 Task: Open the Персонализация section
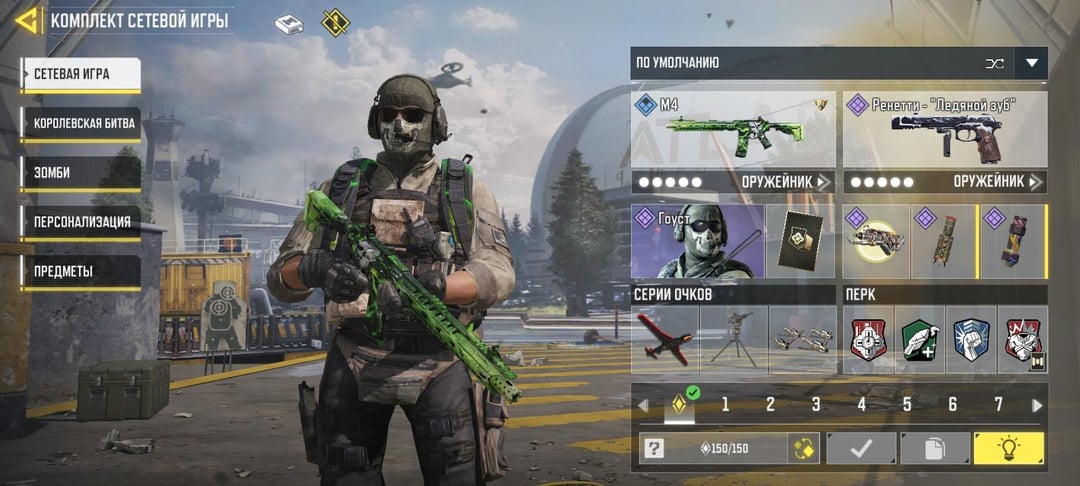point(81,223)
